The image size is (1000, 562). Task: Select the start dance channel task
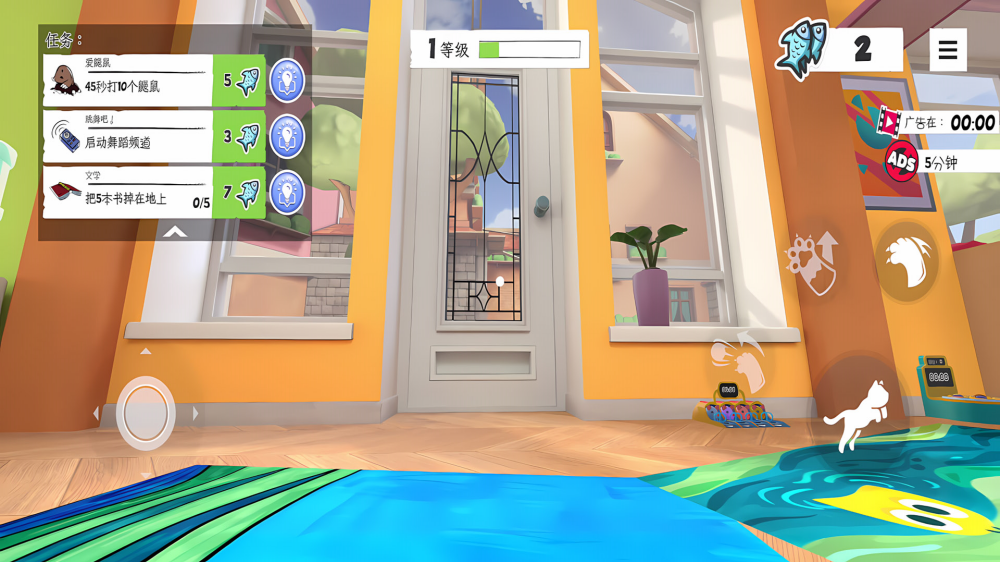128,137
